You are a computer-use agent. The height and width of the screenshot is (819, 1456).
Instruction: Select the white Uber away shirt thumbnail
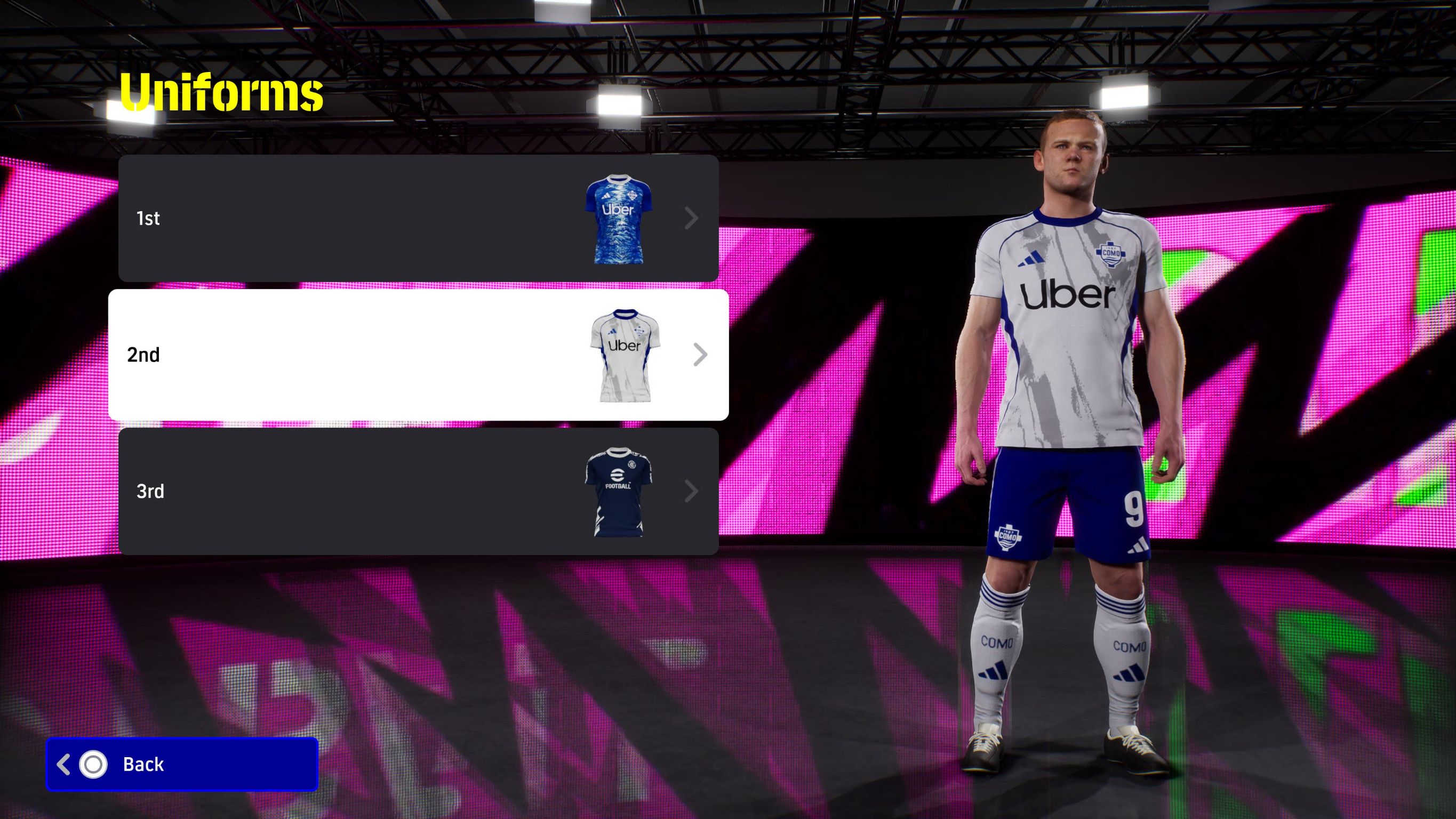tap(625, 356)
